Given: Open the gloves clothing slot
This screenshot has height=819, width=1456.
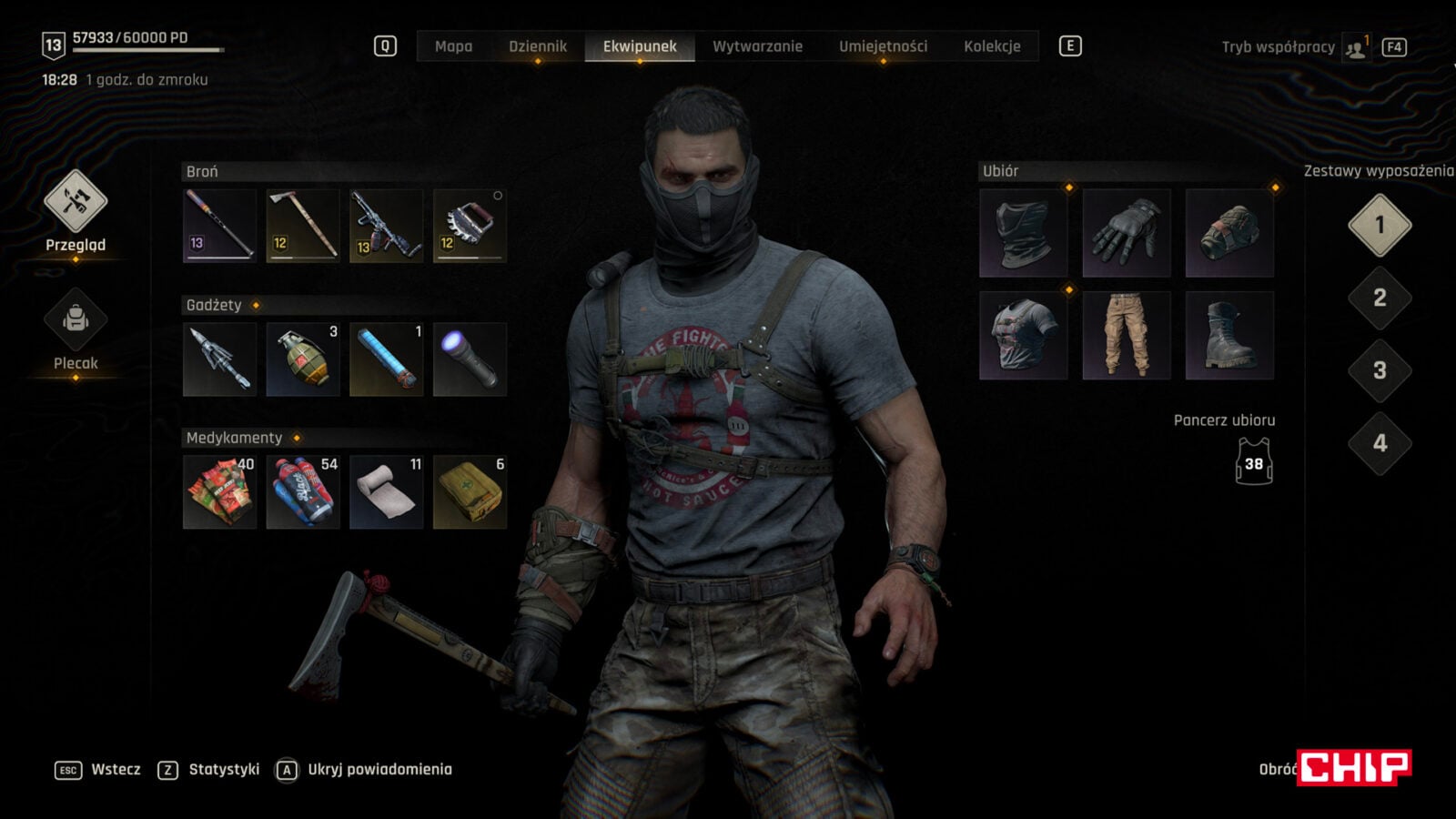Looking at the screenshot, I should point(1126,233).
